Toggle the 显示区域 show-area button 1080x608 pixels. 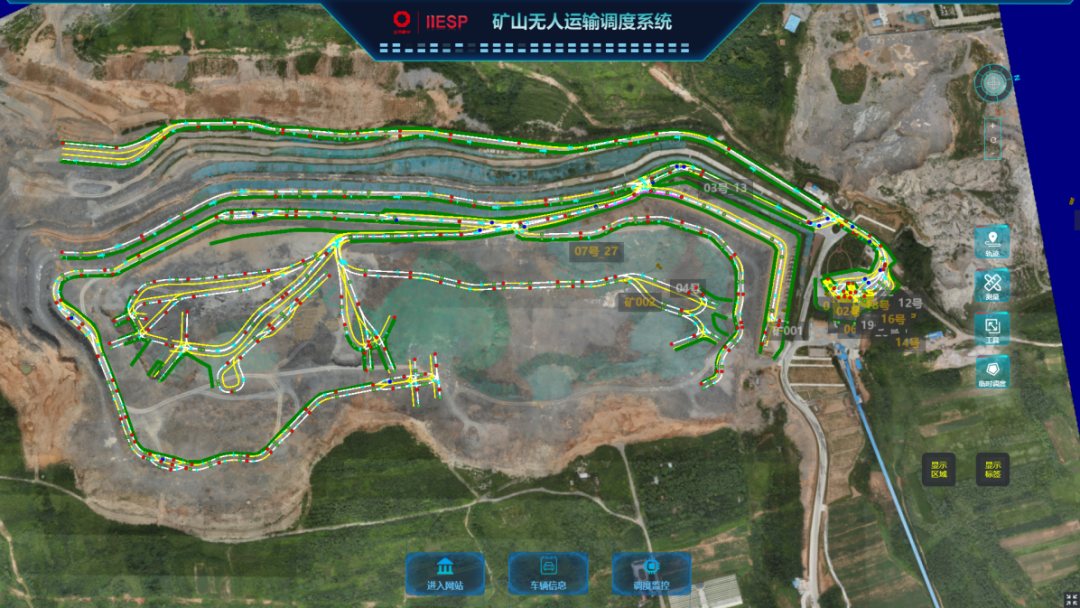939,469
